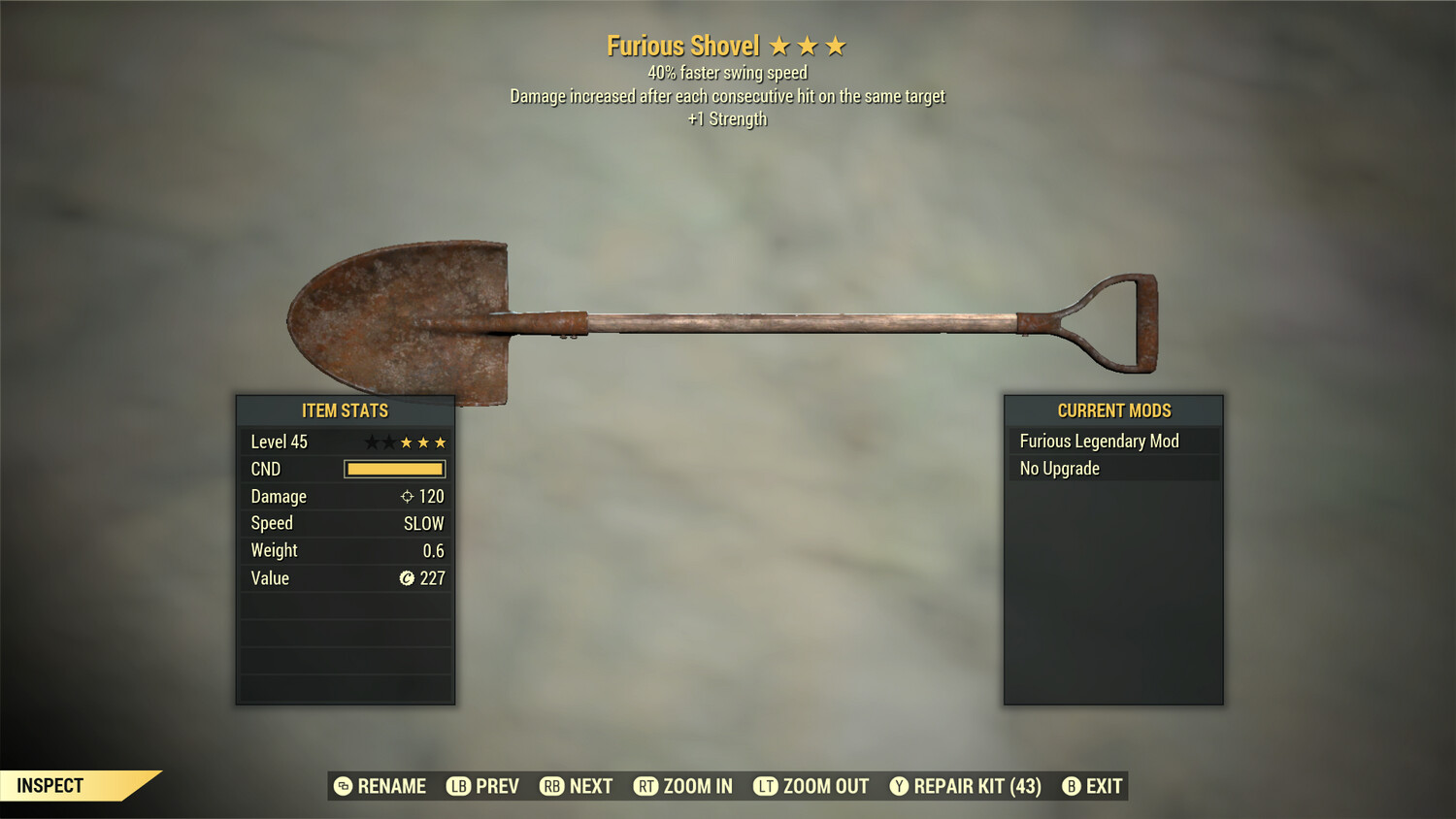This screenshot has height=819, width=1456.
Task: Use a Repair Kit (43) on the shovel
Action: 966,786
